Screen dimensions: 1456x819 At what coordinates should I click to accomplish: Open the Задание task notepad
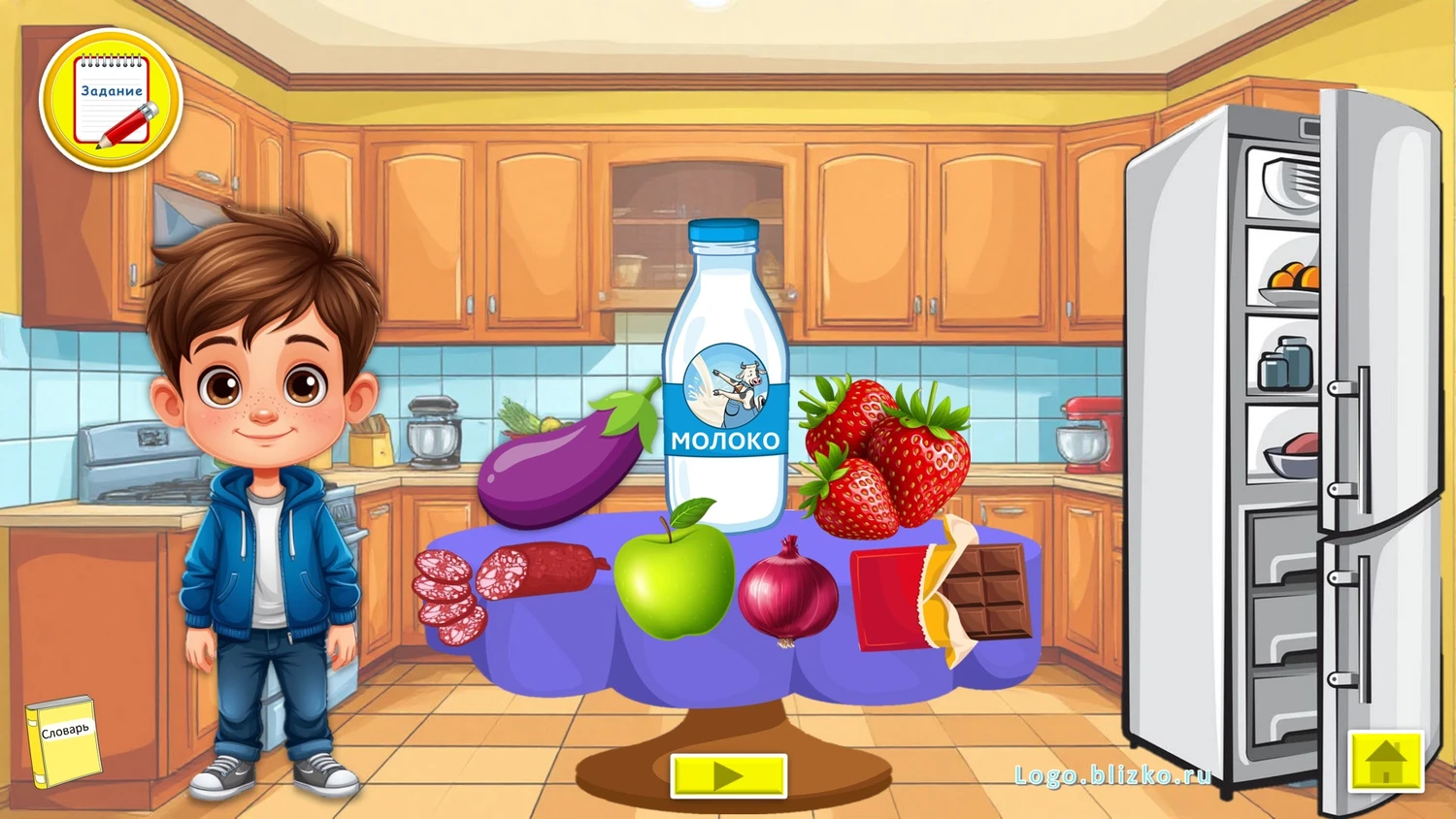tap(111, 101)
